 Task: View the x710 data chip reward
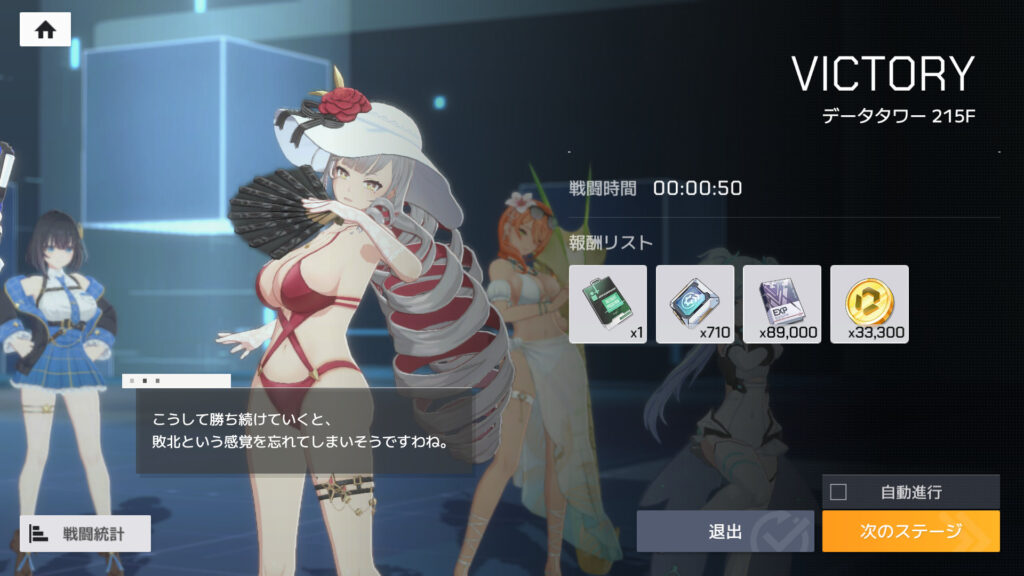(x=695, y=304)
